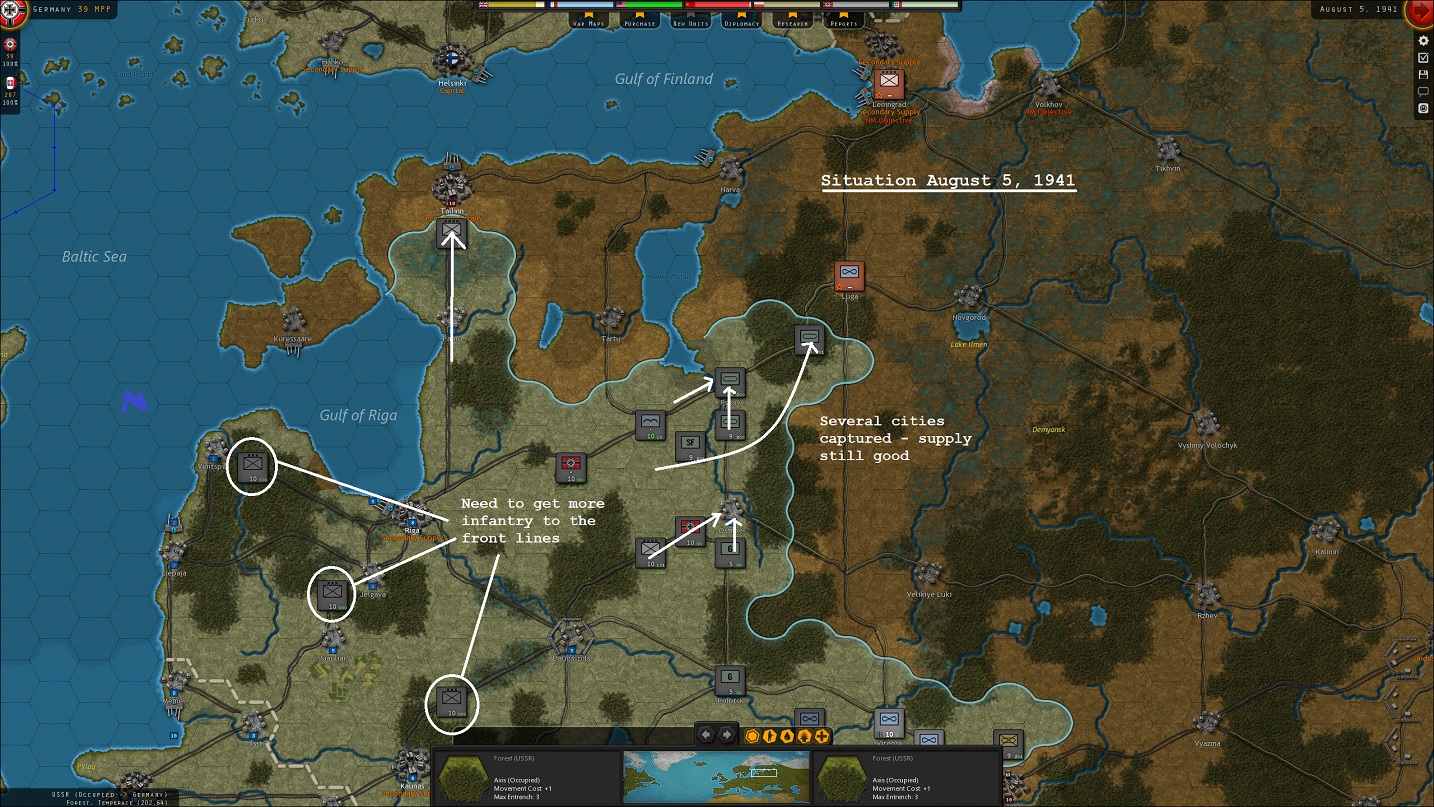The height and width of the screenshot is (807, 1434).
Task: Expand the bookmark ribbon above Reports
Action: click(843, 15)
